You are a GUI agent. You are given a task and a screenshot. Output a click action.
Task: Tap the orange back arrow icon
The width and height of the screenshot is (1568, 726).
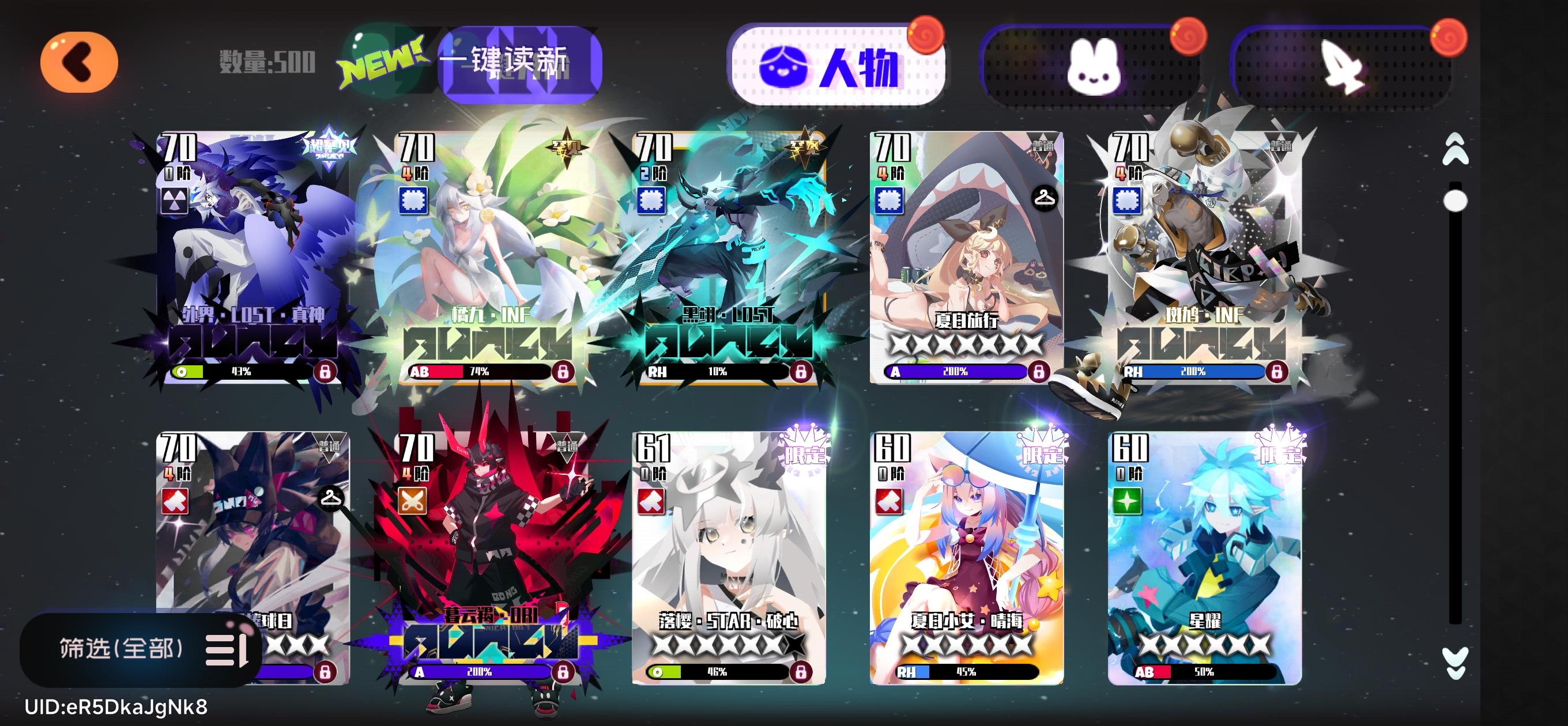pyautogui.click(x=79, y=63)
